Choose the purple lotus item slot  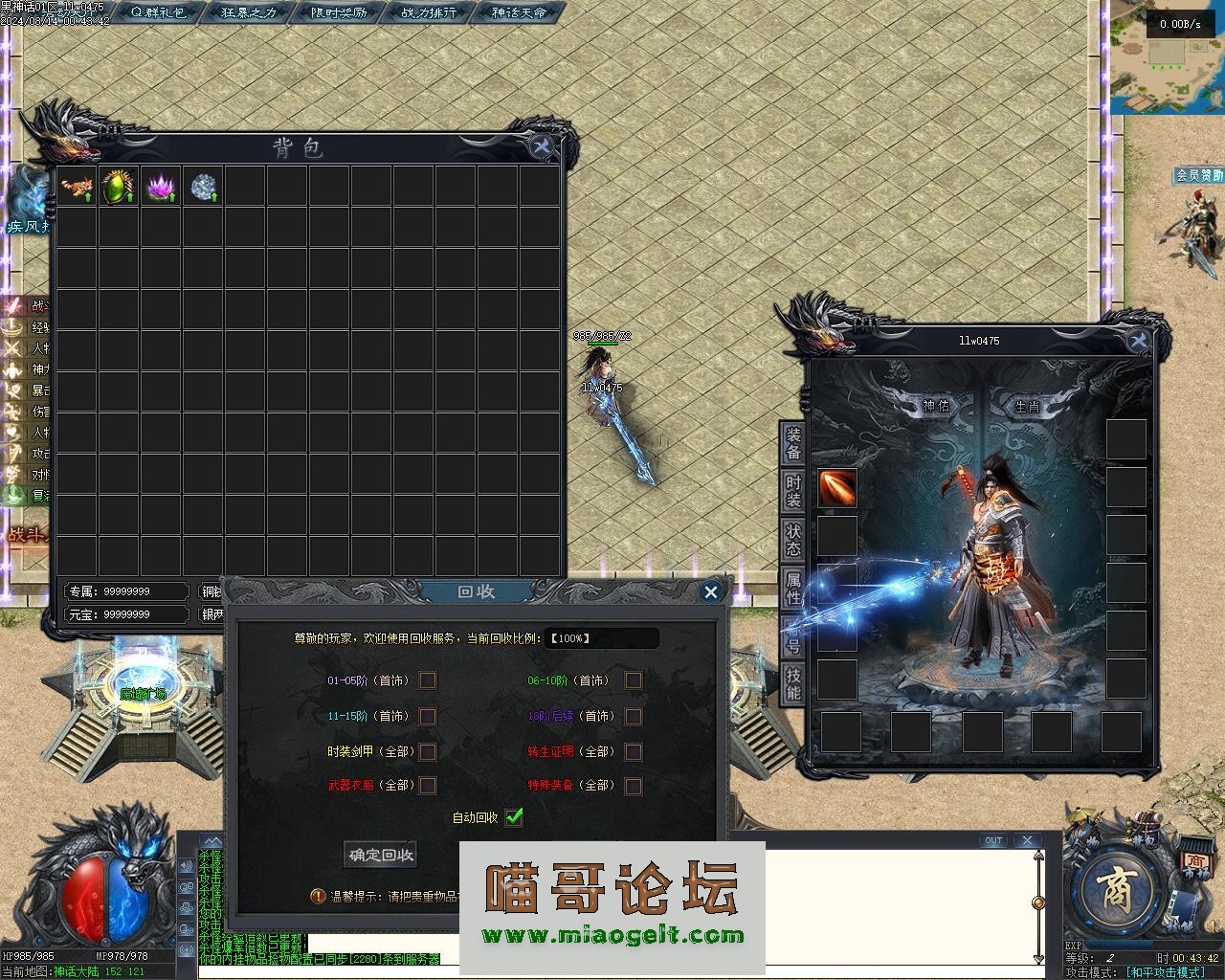(x=161, y=186)
